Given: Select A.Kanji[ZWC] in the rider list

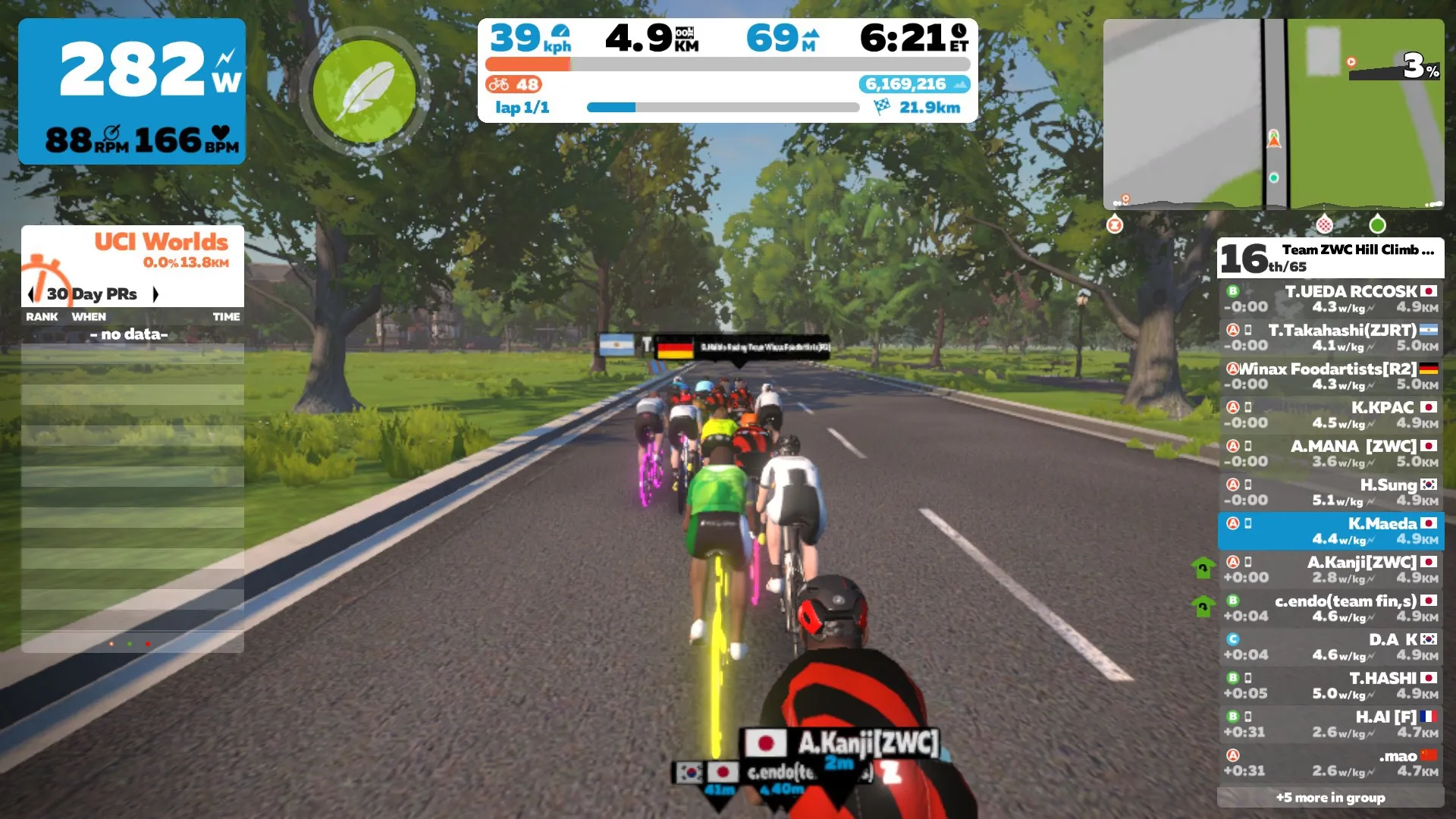Looking at the screenshot, I should click(x=1331, y=570).
